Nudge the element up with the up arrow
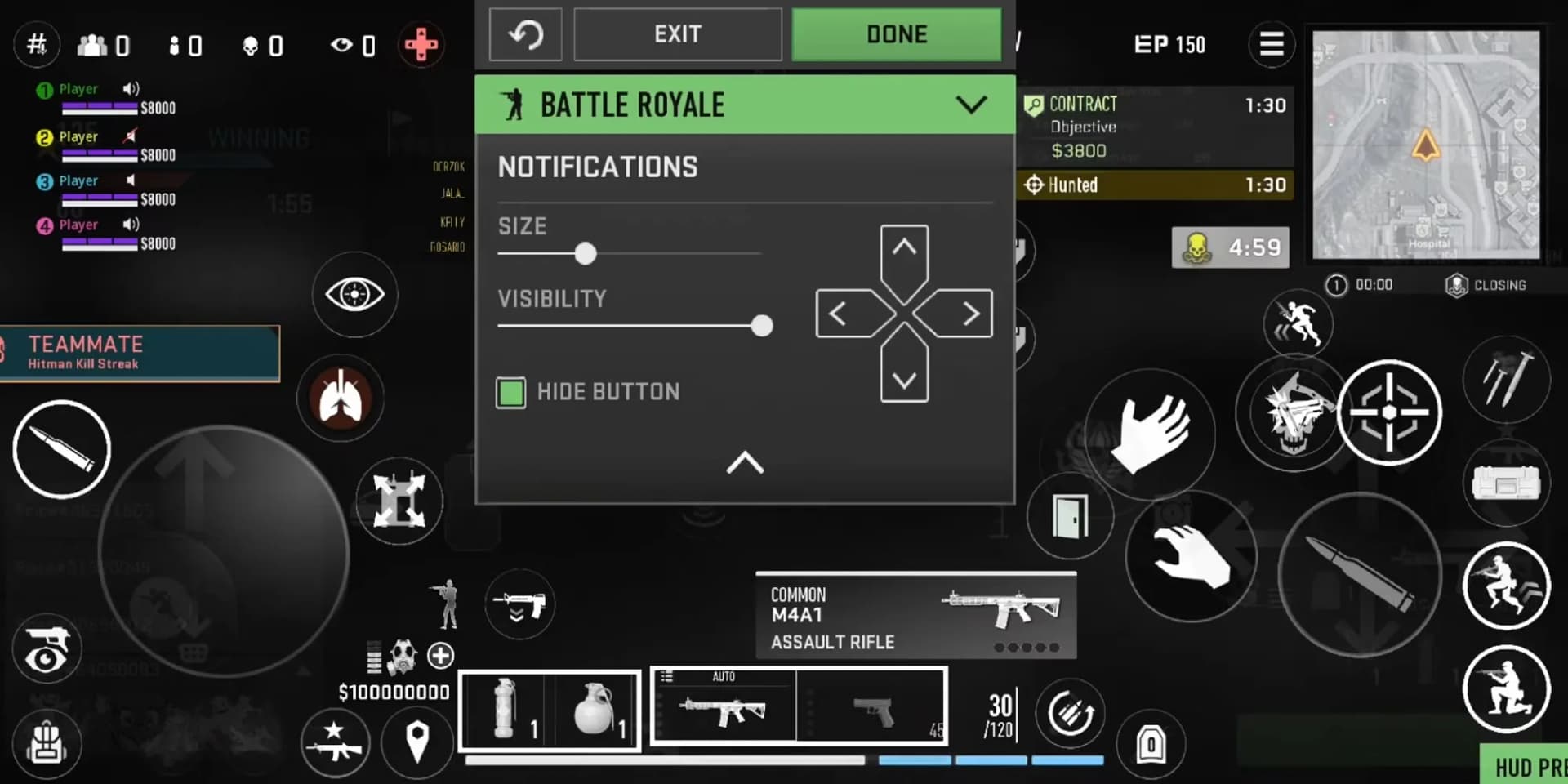Image resolution: width=1568 pixels, height=784 pixels. [x=904, y=249]
